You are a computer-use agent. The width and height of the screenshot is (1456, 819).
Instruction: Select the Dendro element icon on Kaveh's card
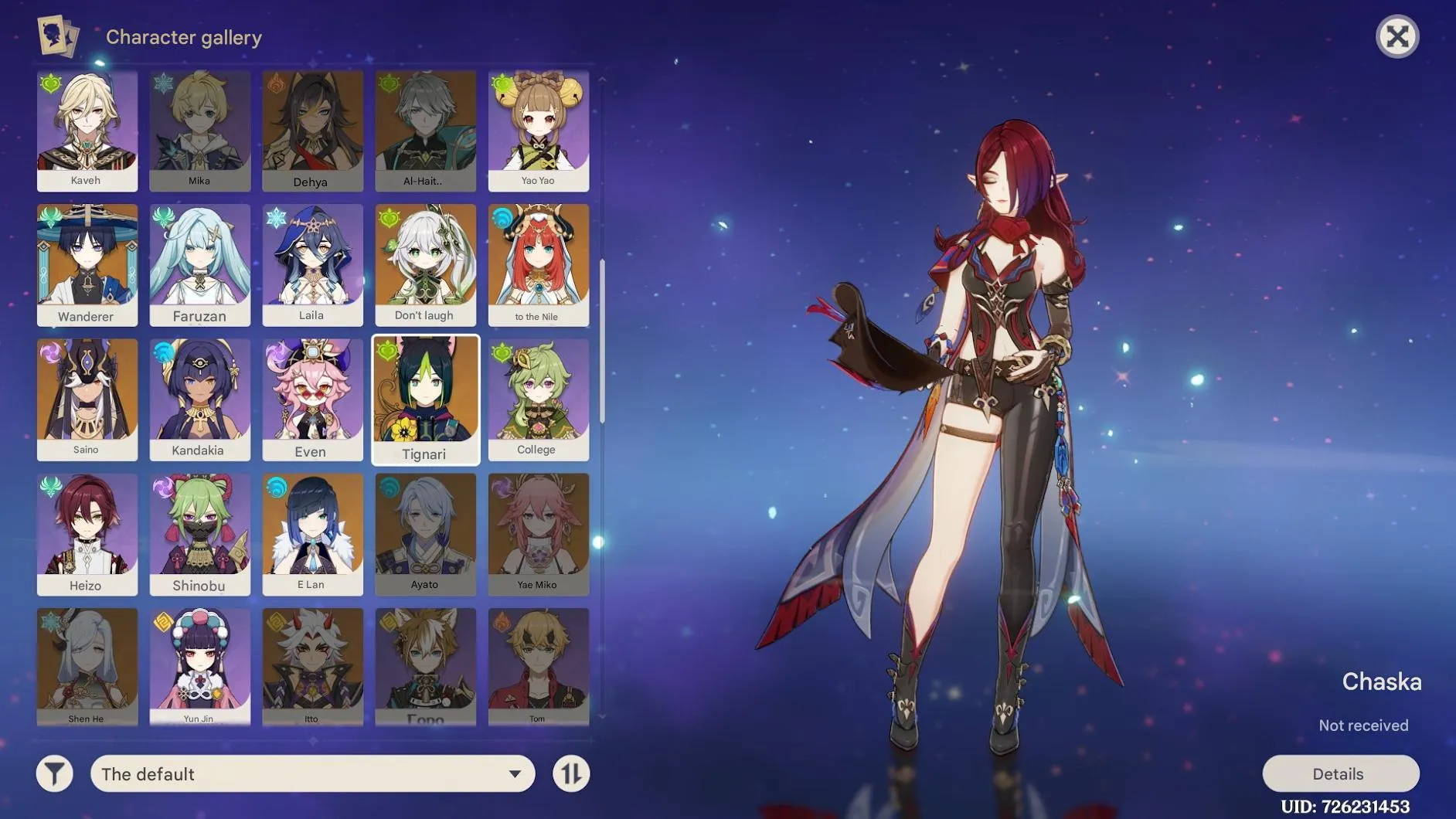click(49, 83)
